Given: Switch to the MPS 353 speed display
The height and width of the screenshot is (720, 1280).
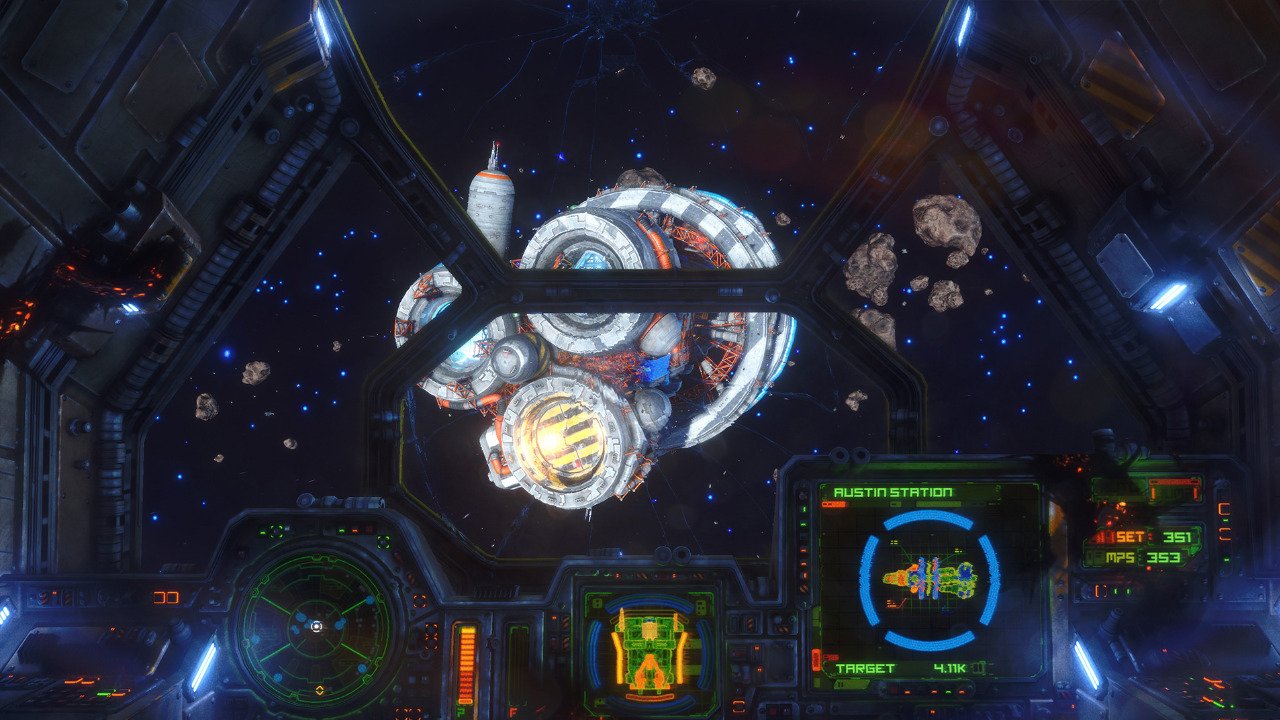Looking at the screenshot, I should (1148, 556).
